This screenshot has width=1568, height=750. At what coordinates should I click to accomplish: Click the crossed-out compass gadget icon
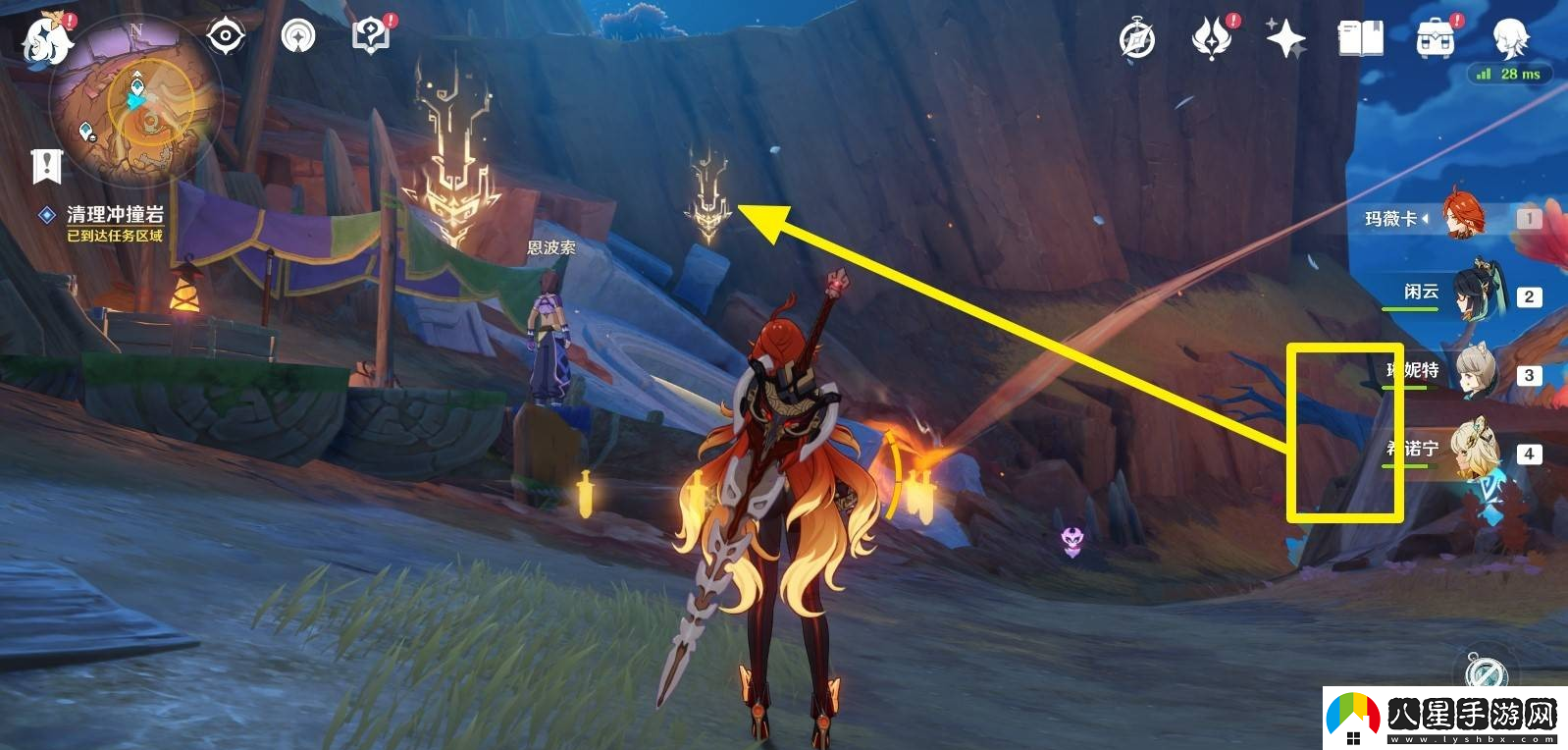pyautogui.click(x=1486, y=672)
